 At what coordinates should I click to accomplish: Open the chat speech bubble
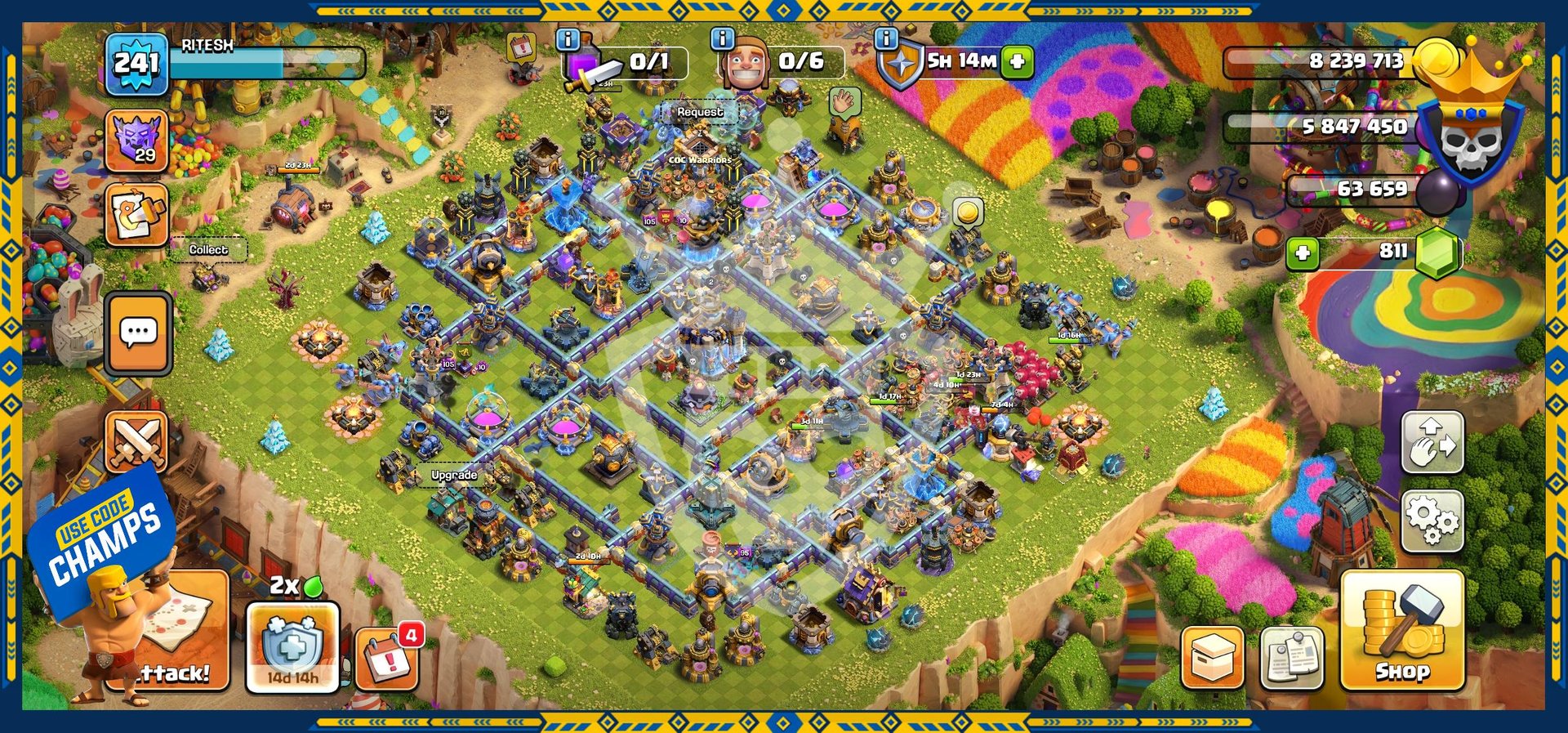point(138,333)
